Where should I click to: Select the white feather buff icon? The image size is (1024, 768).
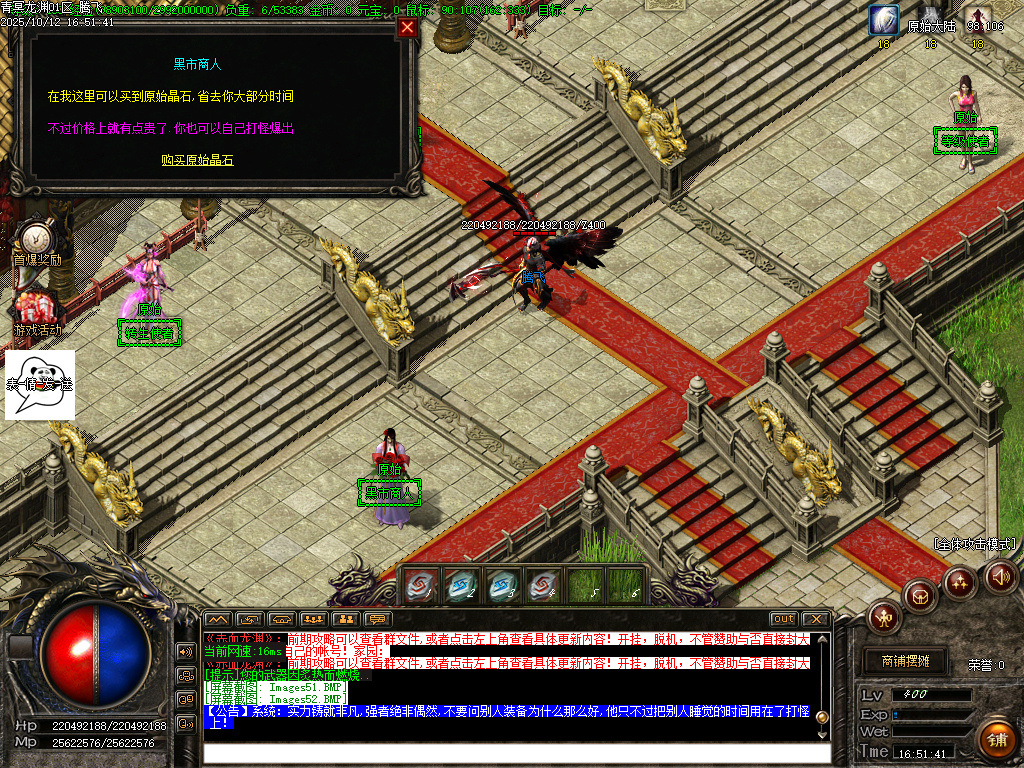click(883, 20)
